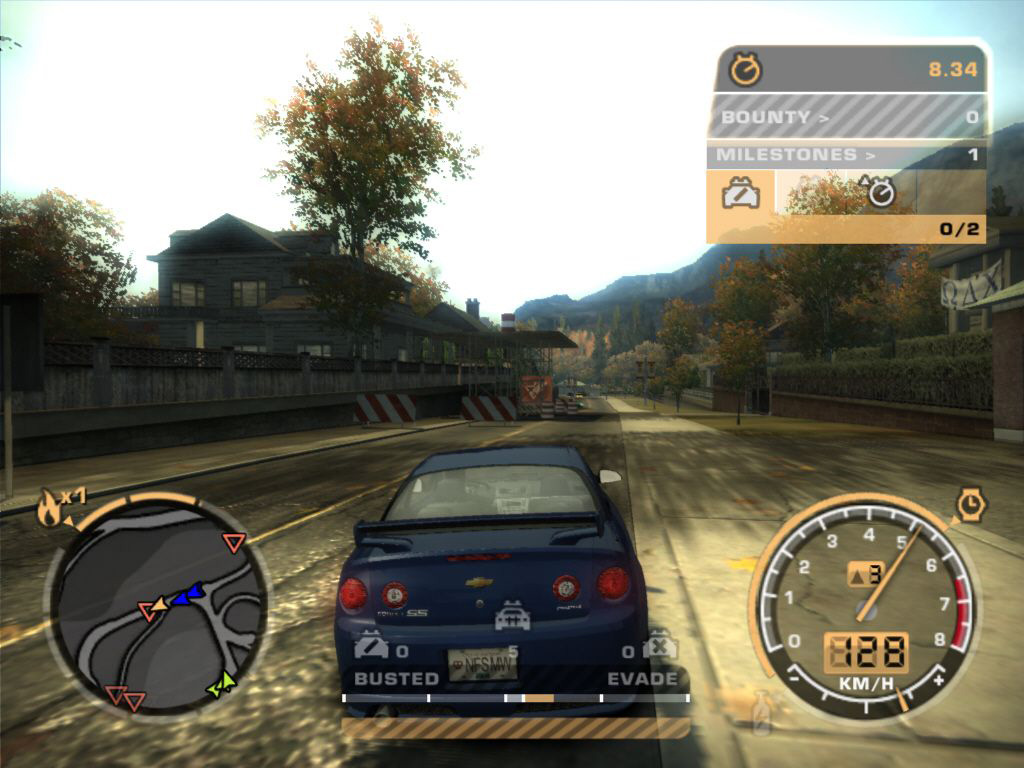The height and width of the screenshot is (768, 1024).
Task: Select the blue player arrow on minimap
Action: (186, 596)
